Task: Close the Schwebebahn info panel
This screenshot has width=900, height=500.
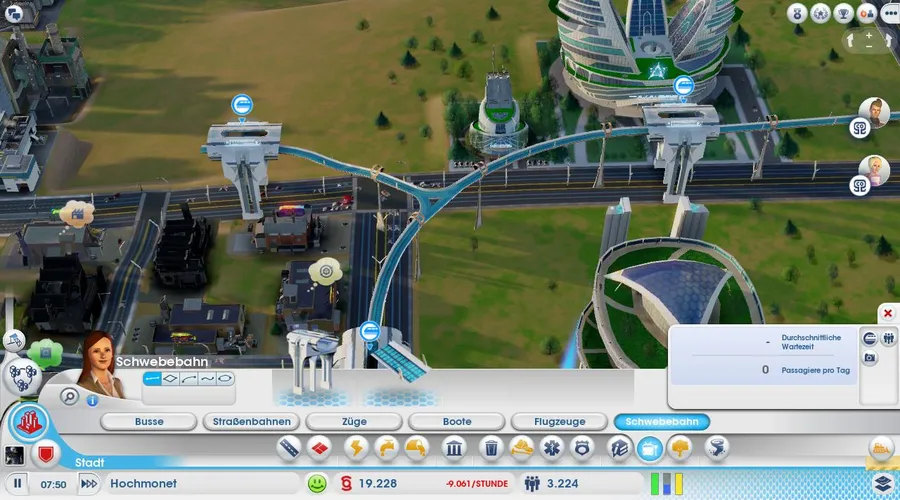Action: [886, 314]
